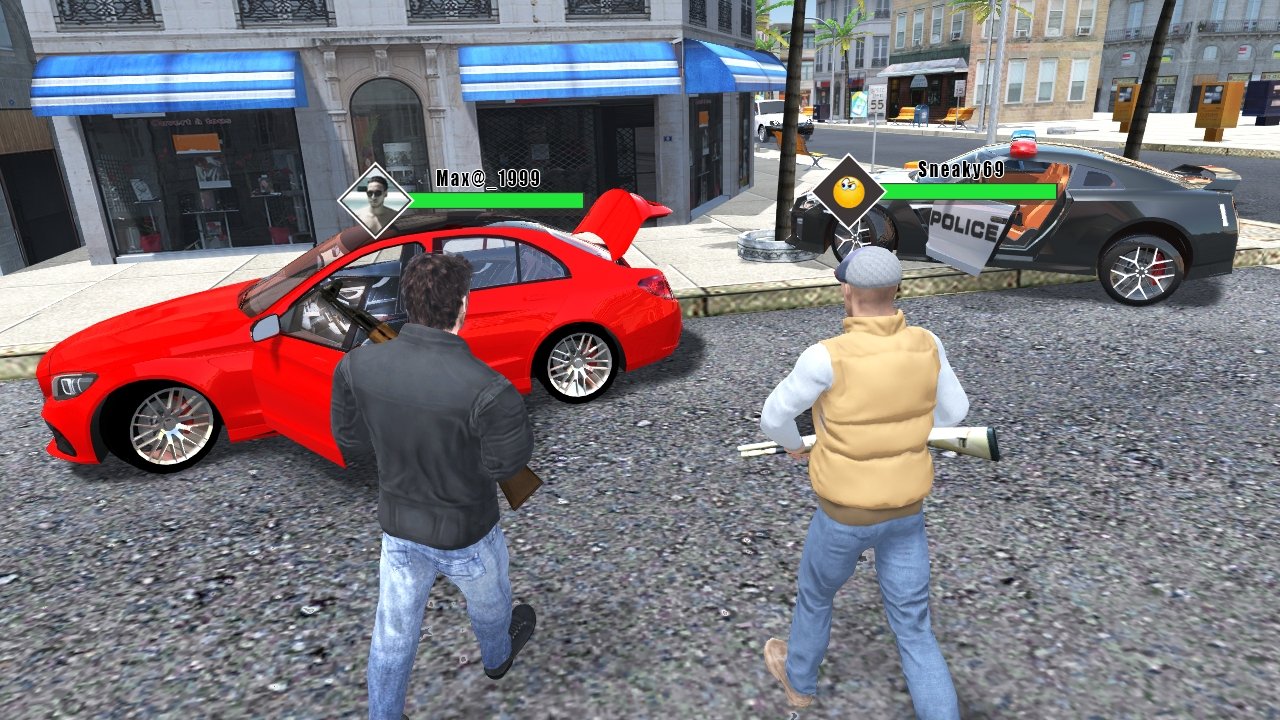1280x720 pixels.
Task: Select the player named Sneaky69
Action: [x=870, y=420]
